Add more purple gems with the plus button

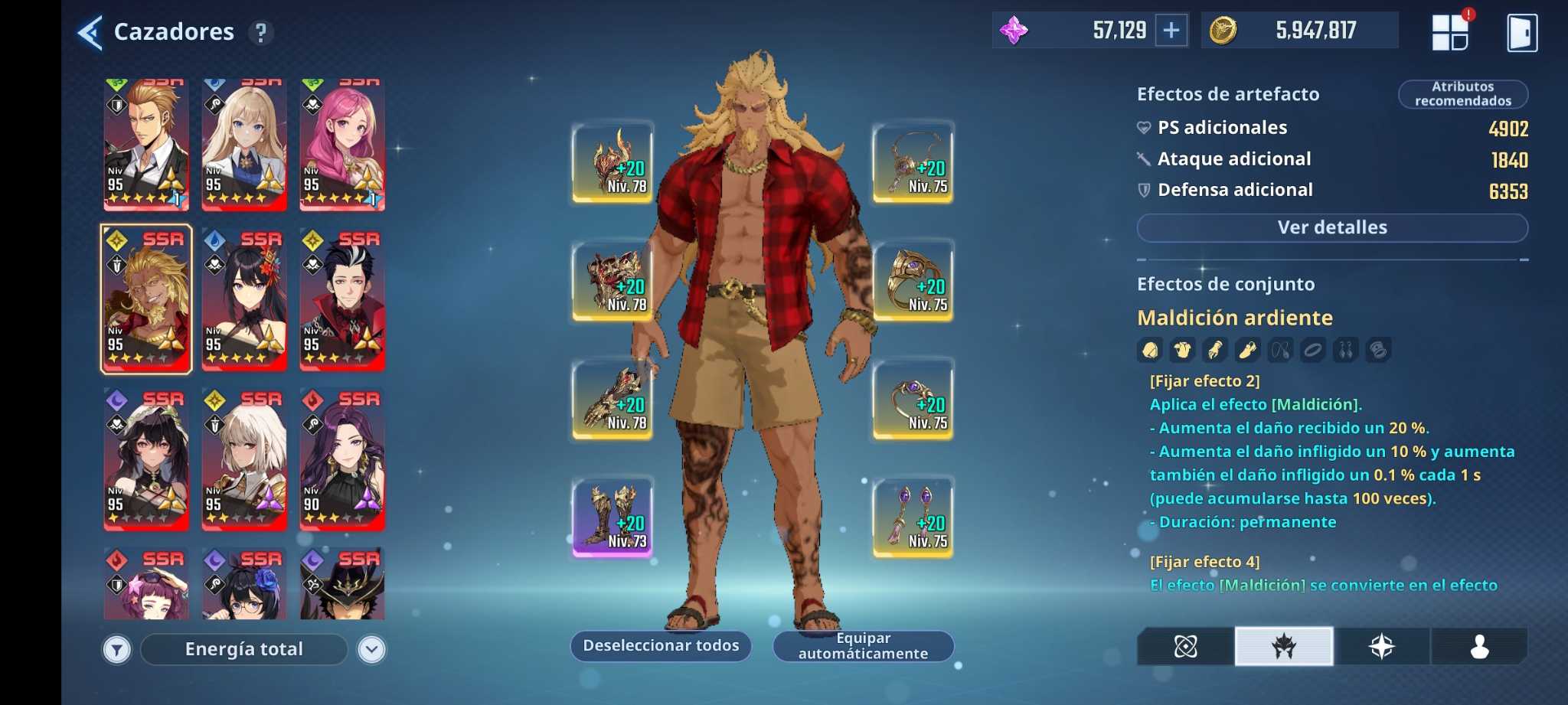(x=1171, y=31)
